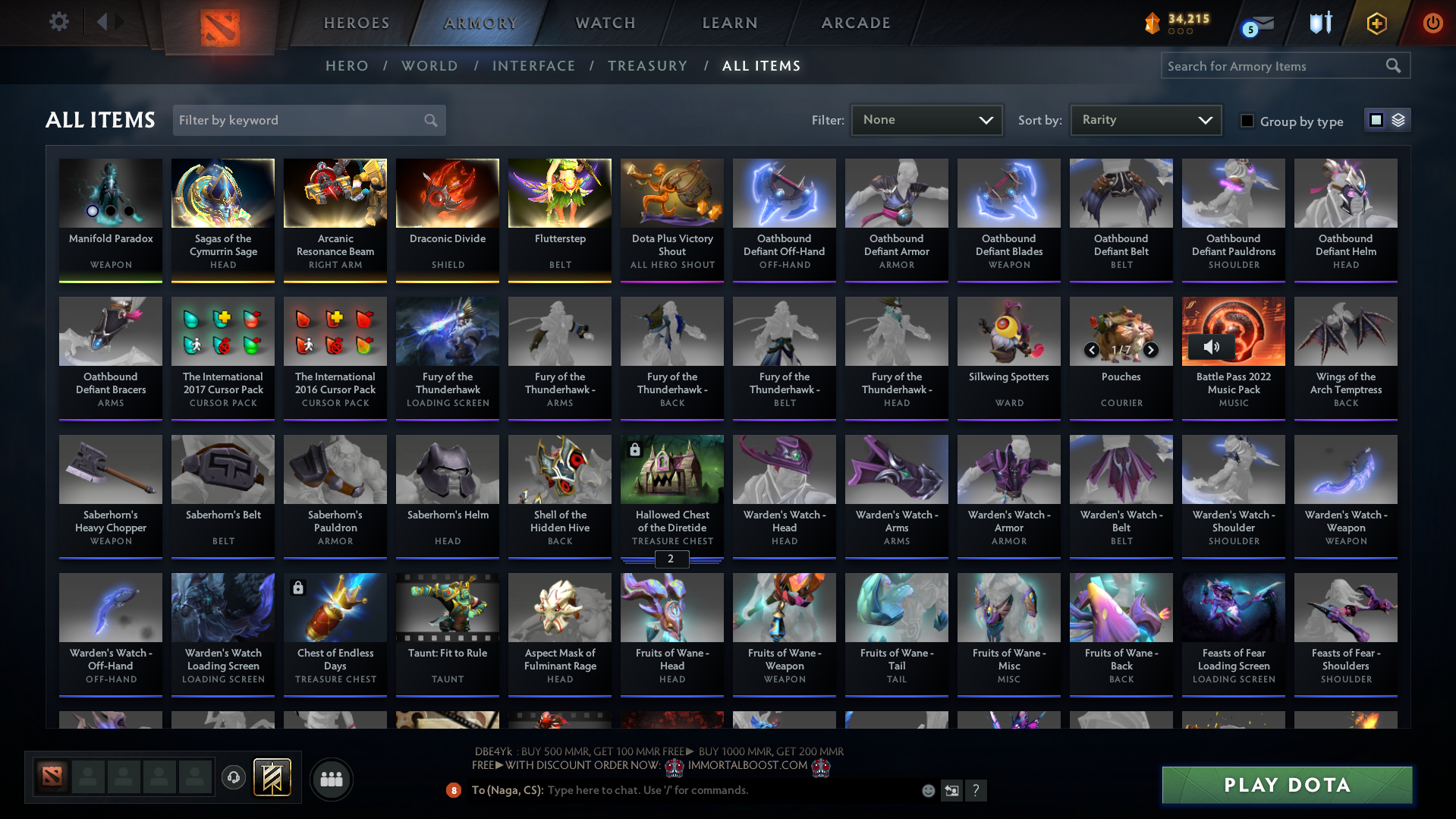Image resolution: width=1456 pixels, height=819 pixels.
Task: Switch to the WATCH tab
Action: [605, 23]
